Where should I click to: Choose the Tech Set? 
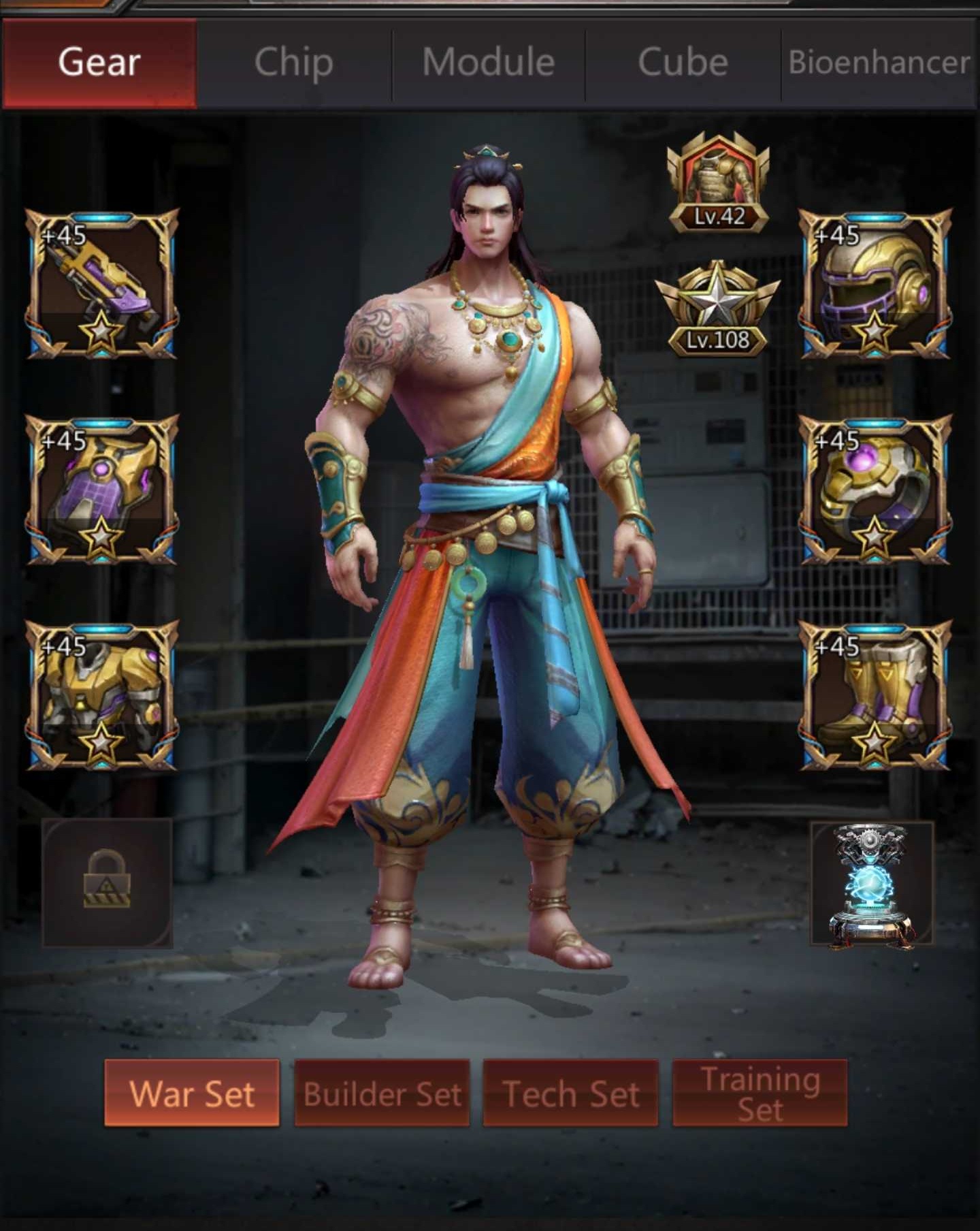(x=570, y=1093)
